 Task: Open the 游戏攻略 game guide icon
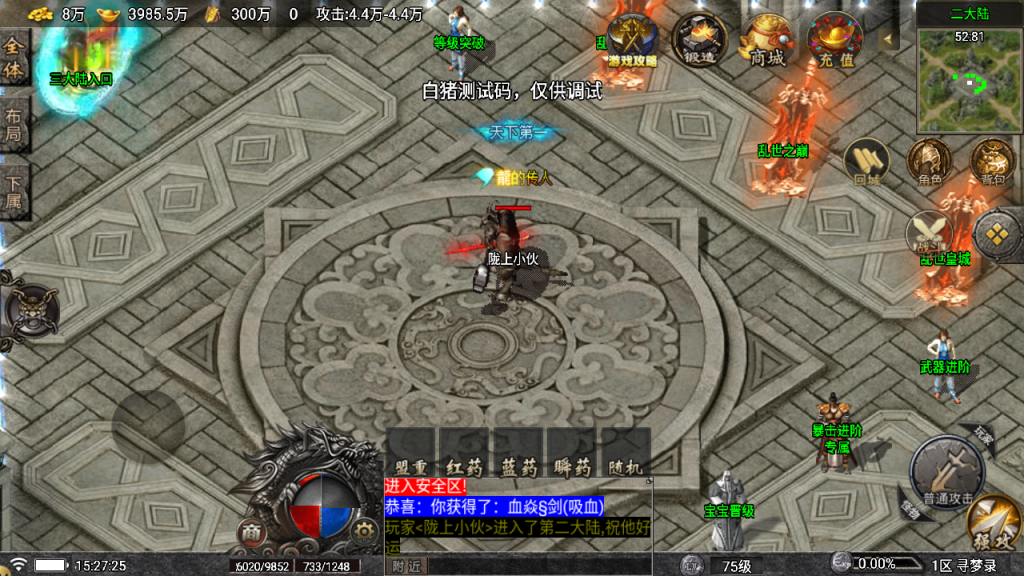(632, 40)
